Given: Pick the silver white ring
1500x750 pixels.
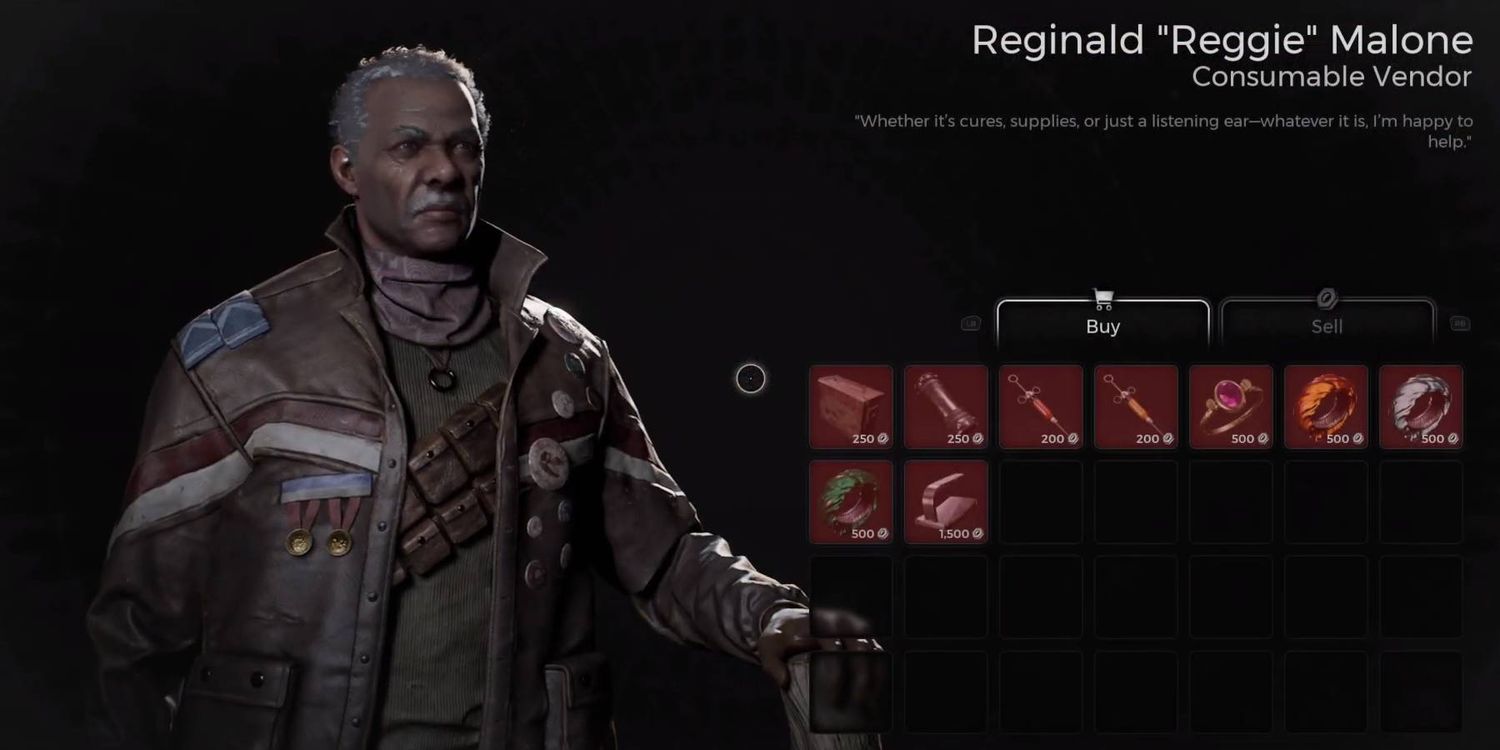Looking at the screenshot, I should tap(1421, 407).
